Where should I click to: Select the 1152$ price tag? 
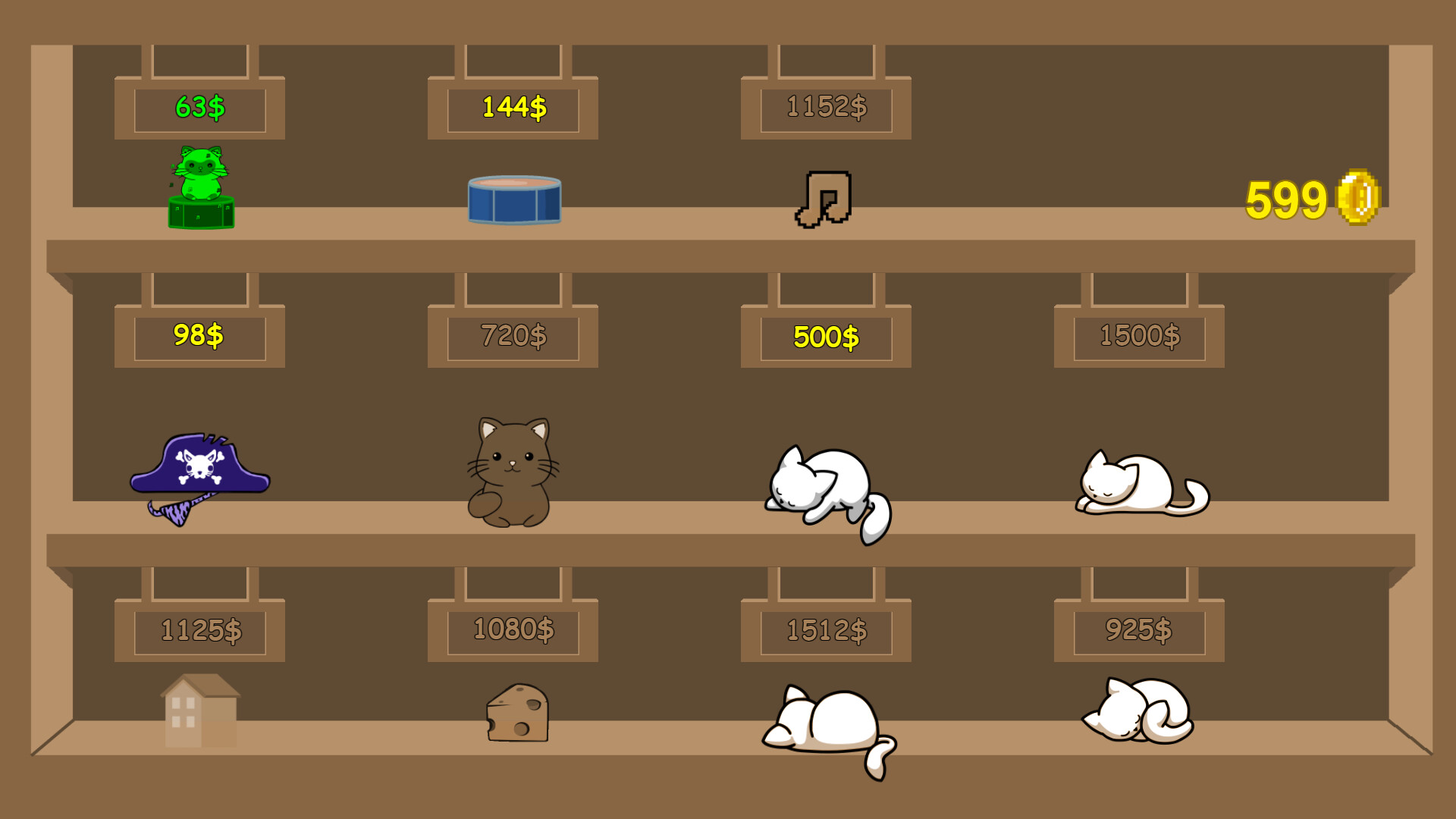coord(825,108)
